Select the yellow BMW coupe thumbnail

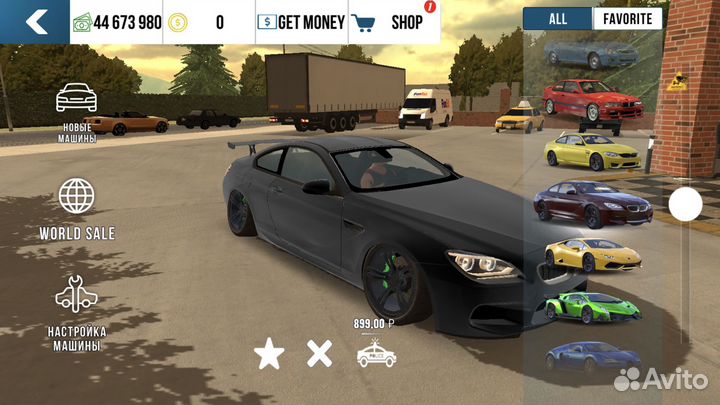pyautogui.click(x=591, y=152)
